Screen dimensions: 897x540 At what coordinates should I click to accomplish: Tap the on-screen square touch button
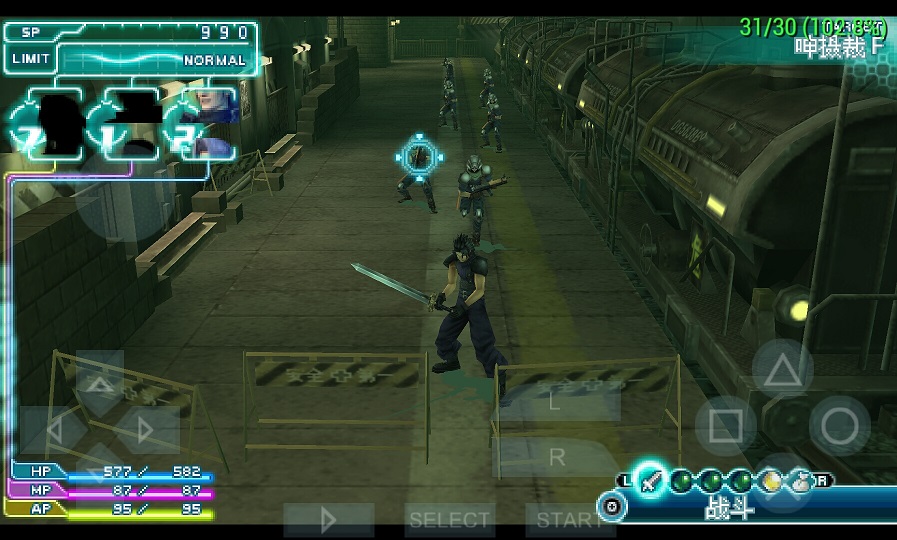pos(726,427)
